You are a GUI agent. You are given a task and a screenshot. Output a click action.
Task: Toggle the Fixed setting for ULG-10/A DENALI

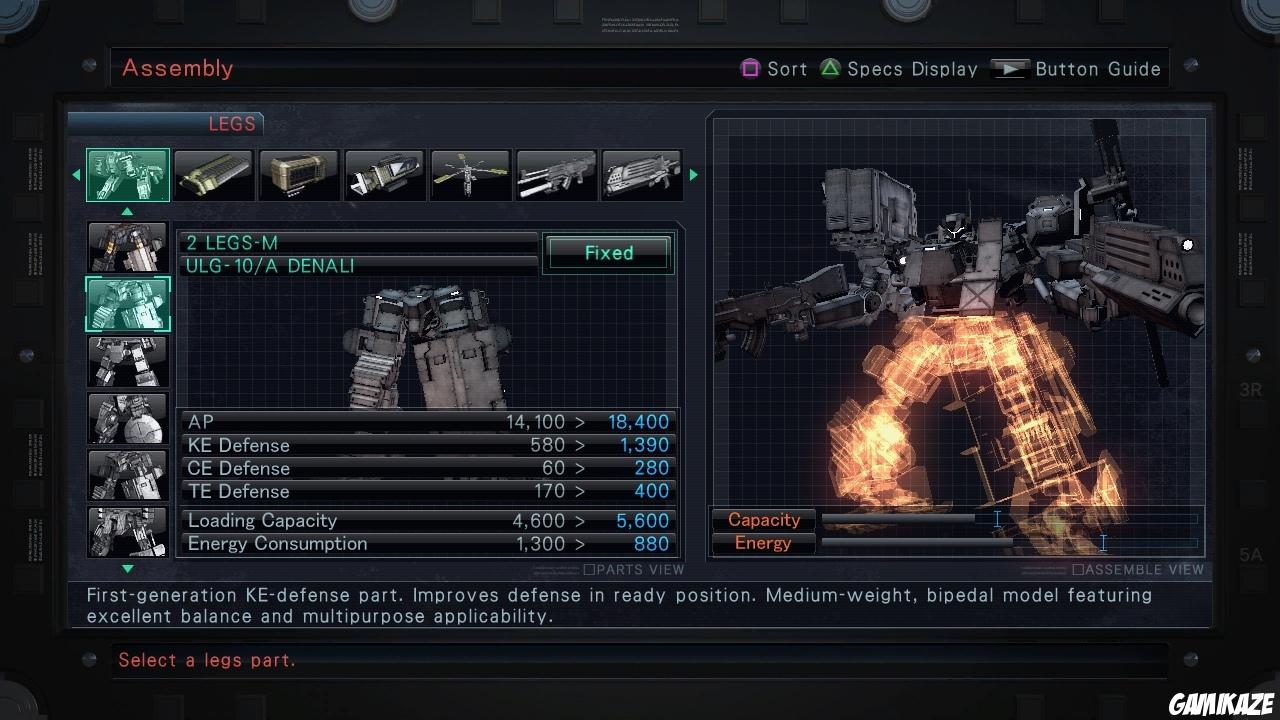[608, 253]
